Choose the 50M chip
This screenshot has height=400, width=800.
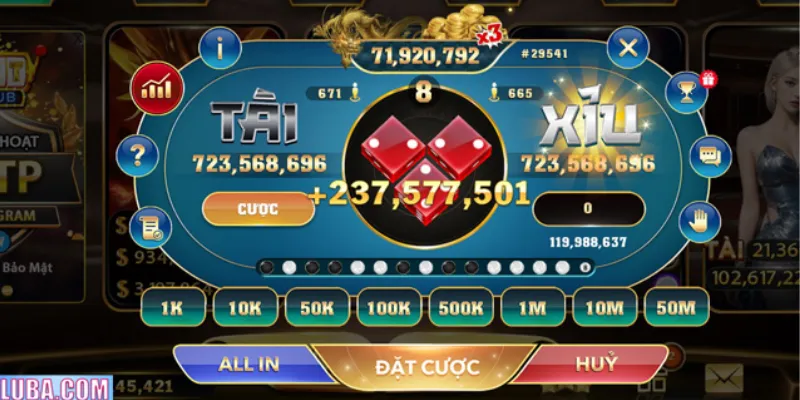676,308
